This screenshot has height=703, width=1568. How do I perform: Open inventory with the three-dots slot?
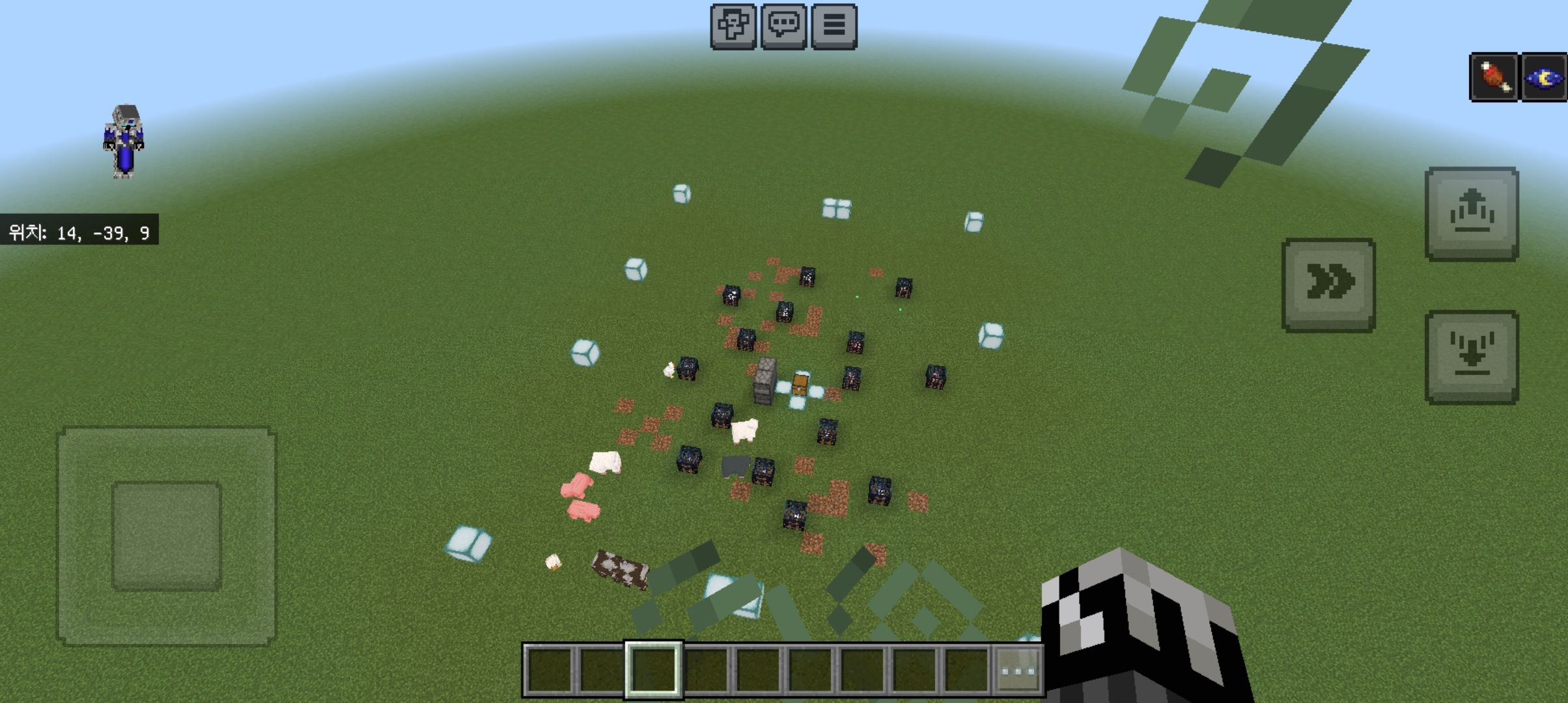click(1019, 670)
